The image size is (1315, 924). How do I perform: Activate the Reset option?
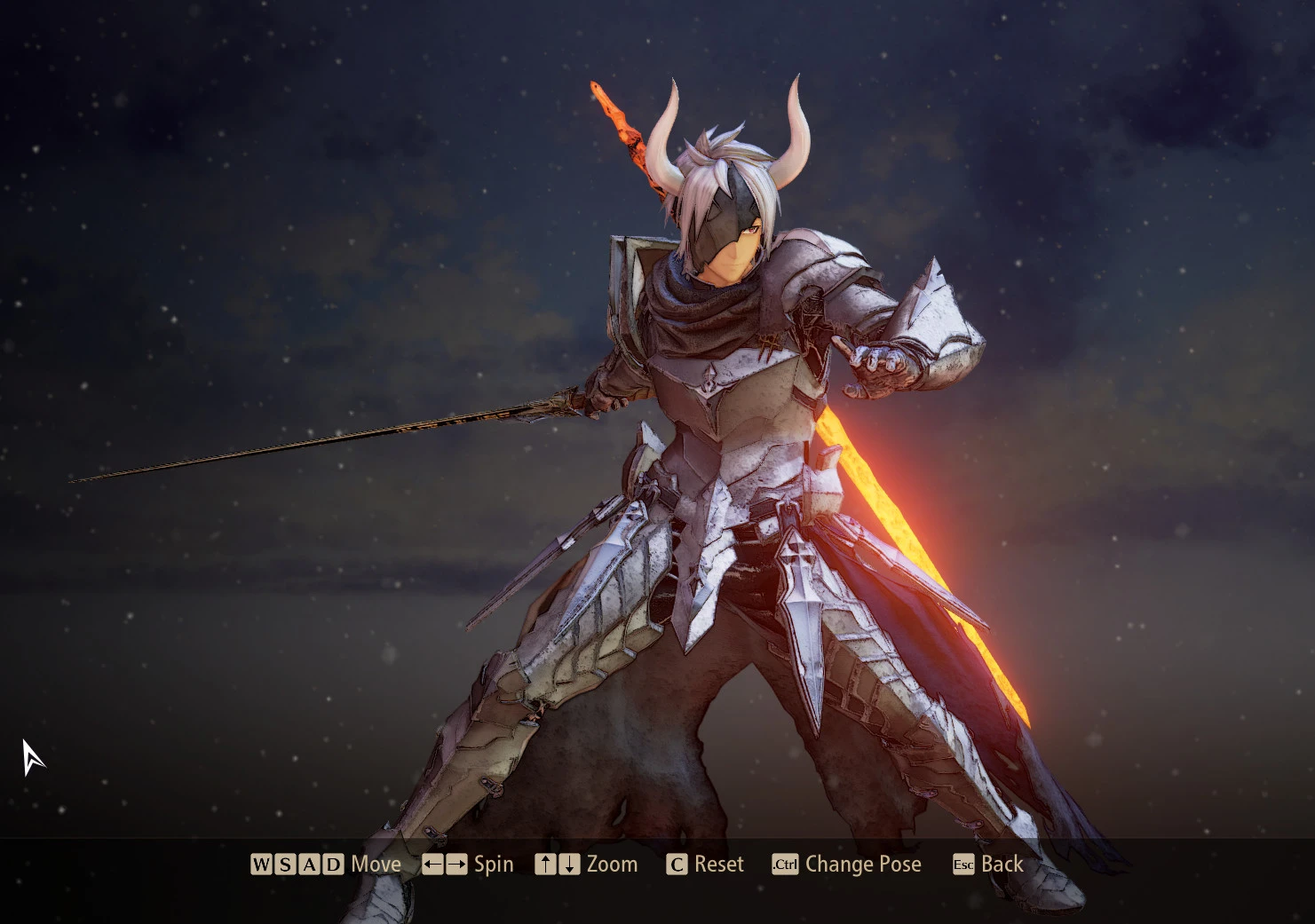point(717,864)
